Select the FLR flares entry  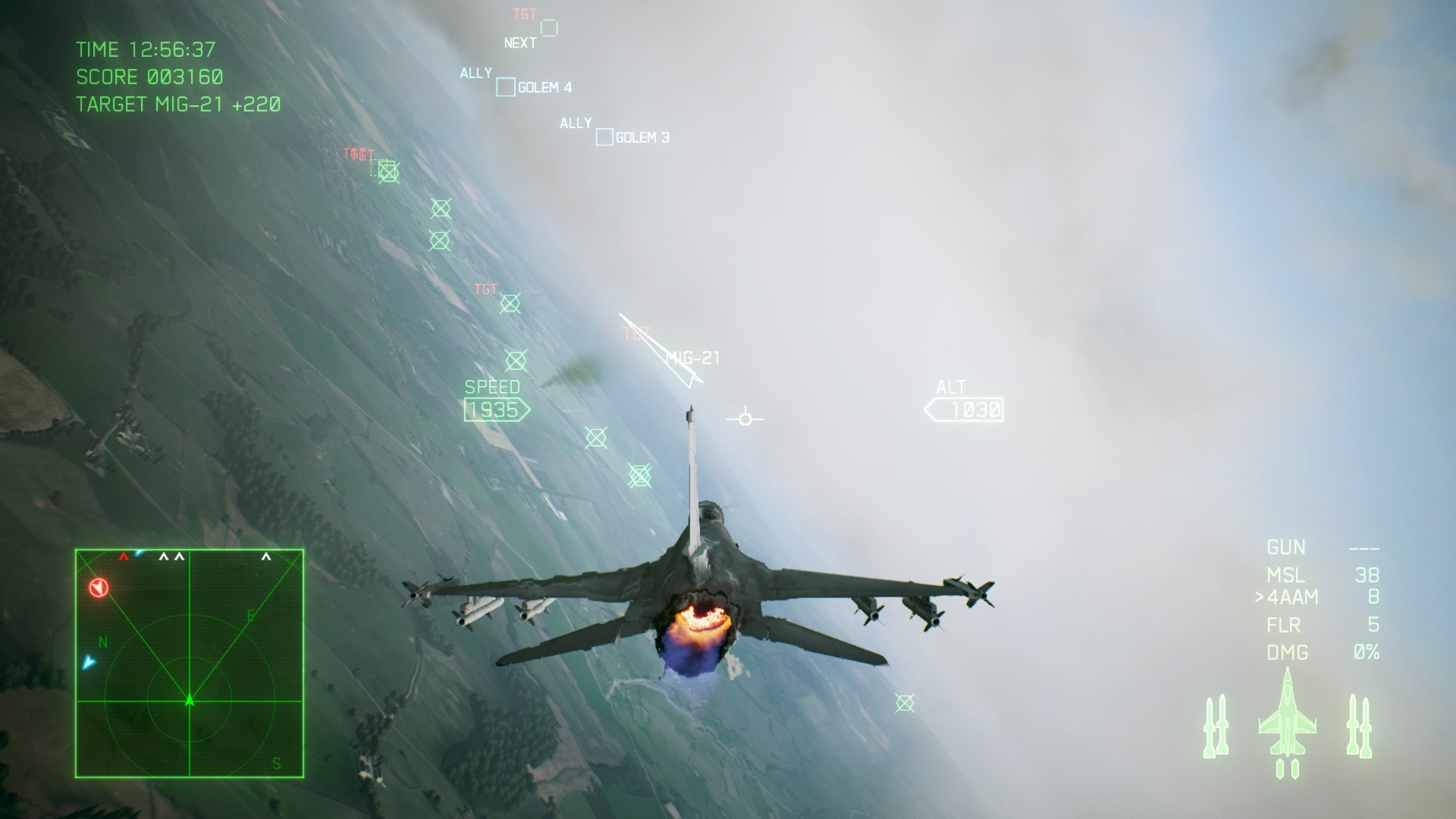[x=1284, y=625]
